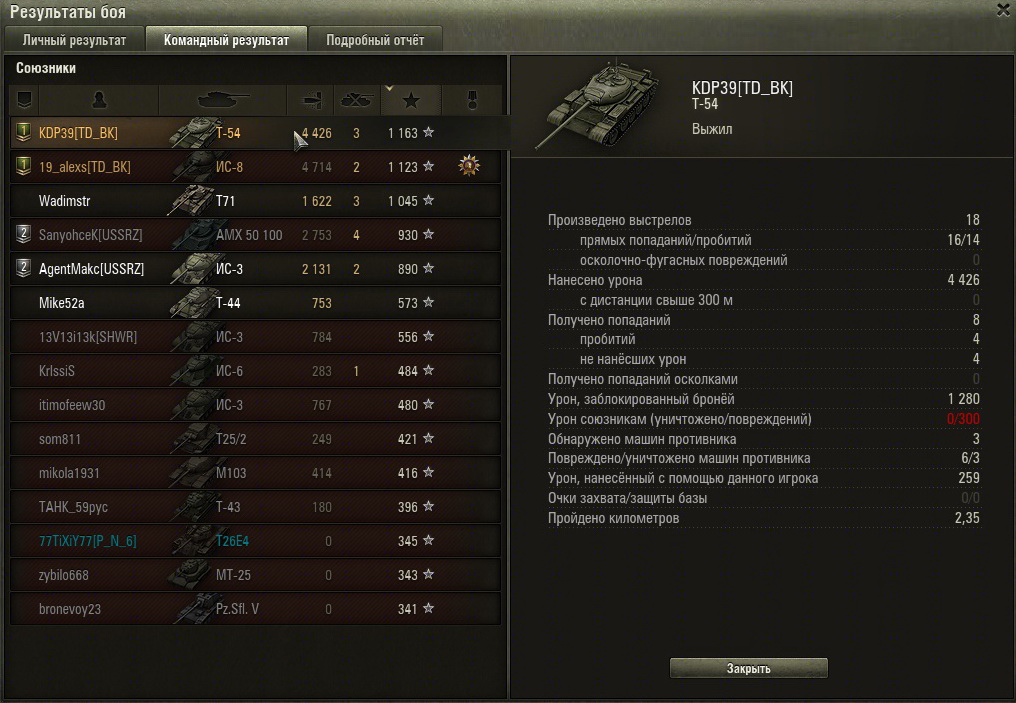This screenshot has height=703, width=1016.
Task: Select player 19_alexs[TD_BK] row
Action: (x=255, y=167)
